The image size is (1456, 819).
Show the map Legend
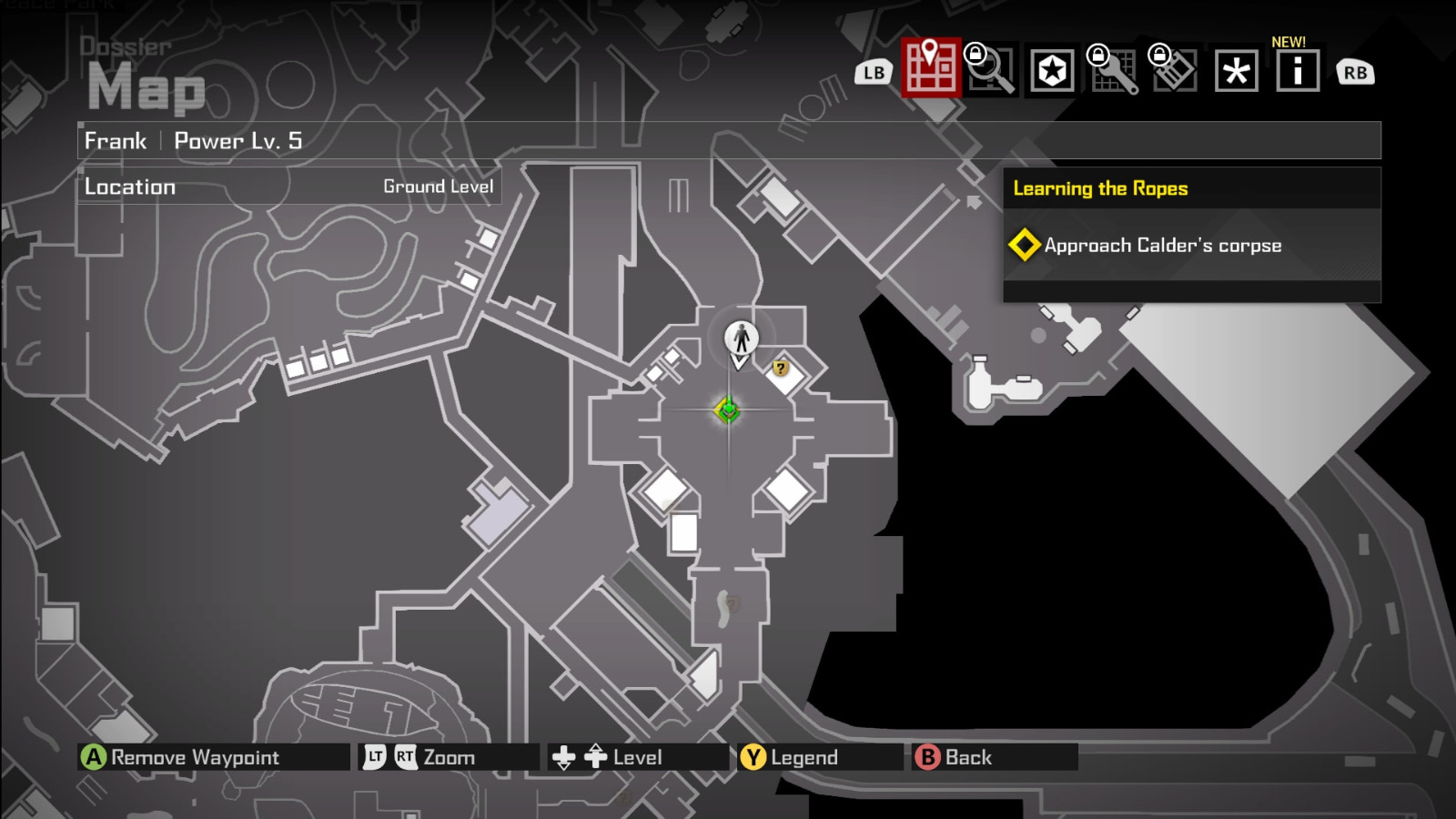click(803, 757)
